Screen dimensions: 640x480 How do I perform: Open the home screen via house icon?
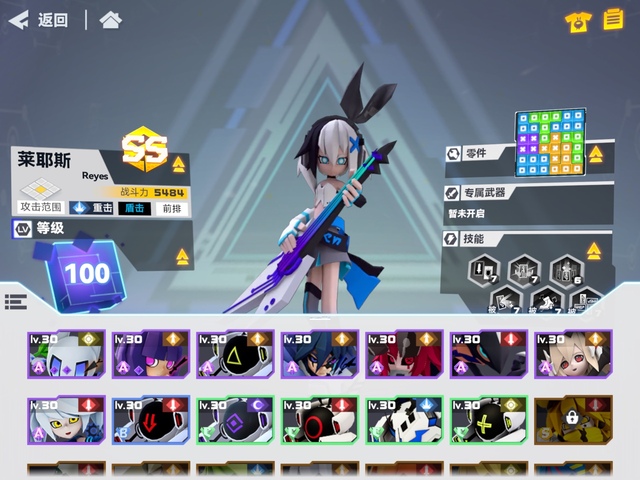[111, 20]
